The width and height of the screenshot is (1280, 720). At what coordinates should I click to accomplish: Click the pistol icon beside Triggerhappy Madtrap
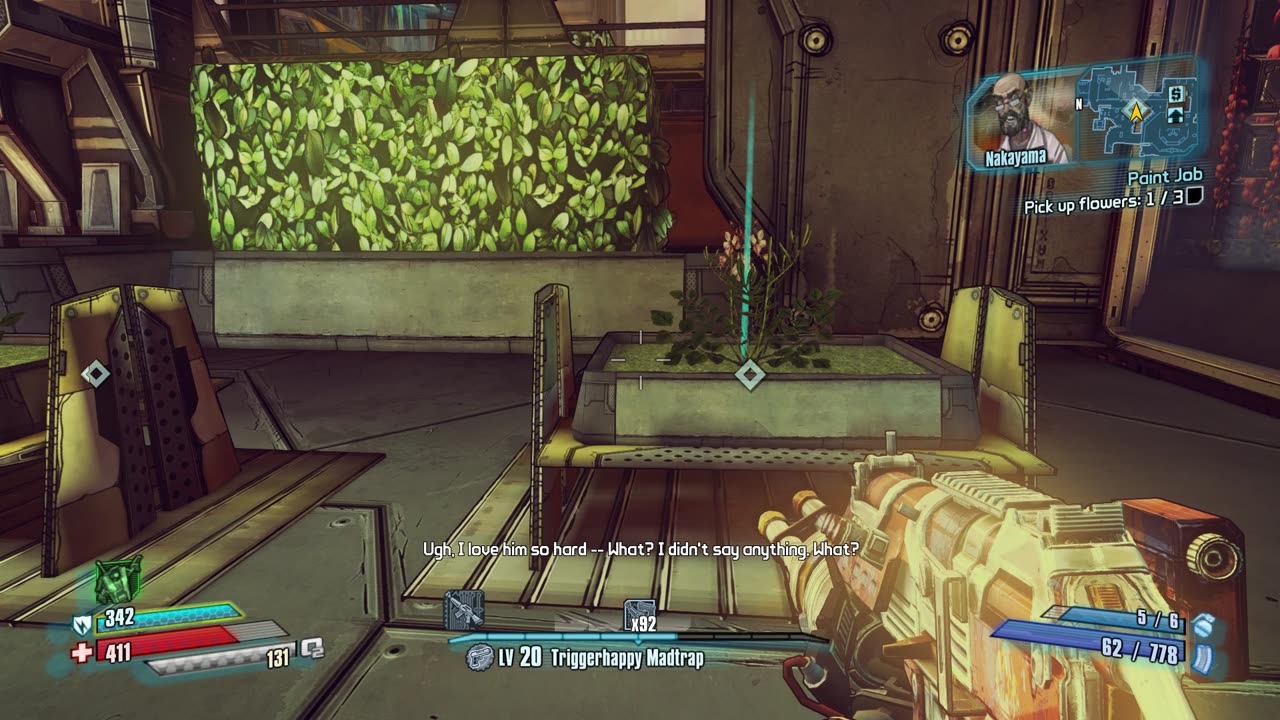pos(480,658)
